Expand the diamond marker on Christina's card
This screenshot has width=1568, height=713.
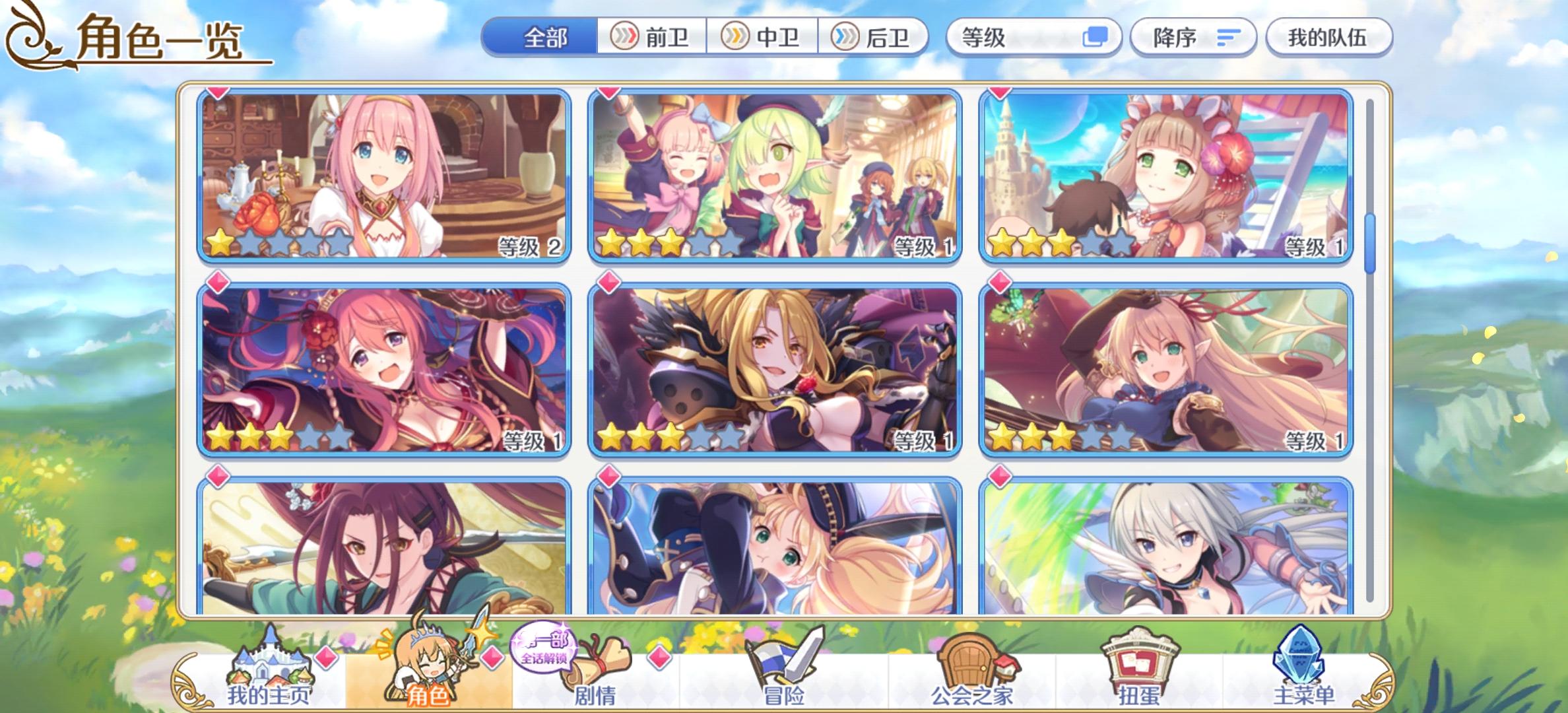[608, 282]
